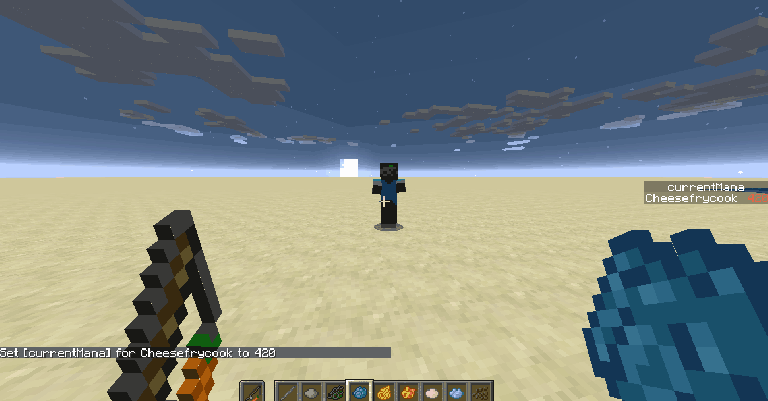This screenshot has width=768, height=401.
Task: Select the pale pink dye slot
Action: [431, 392]
